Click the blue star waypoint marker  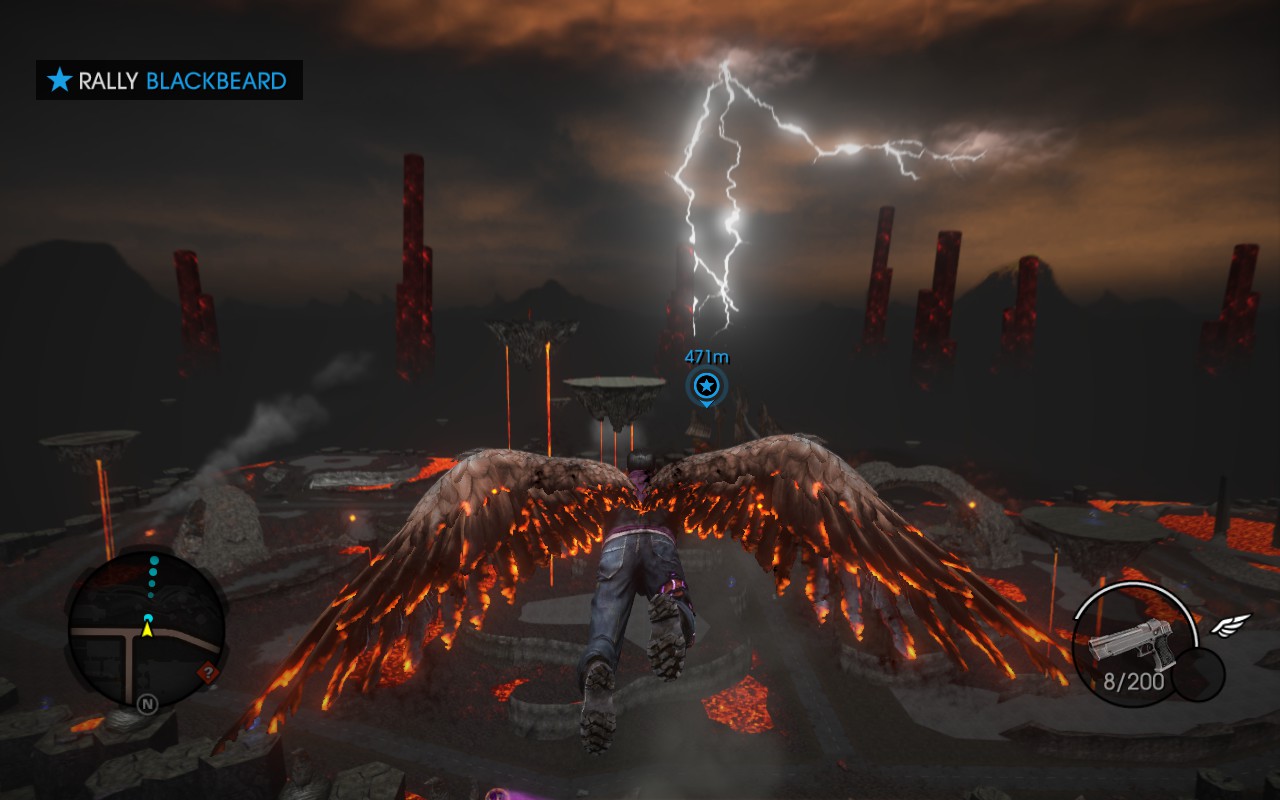706,385
